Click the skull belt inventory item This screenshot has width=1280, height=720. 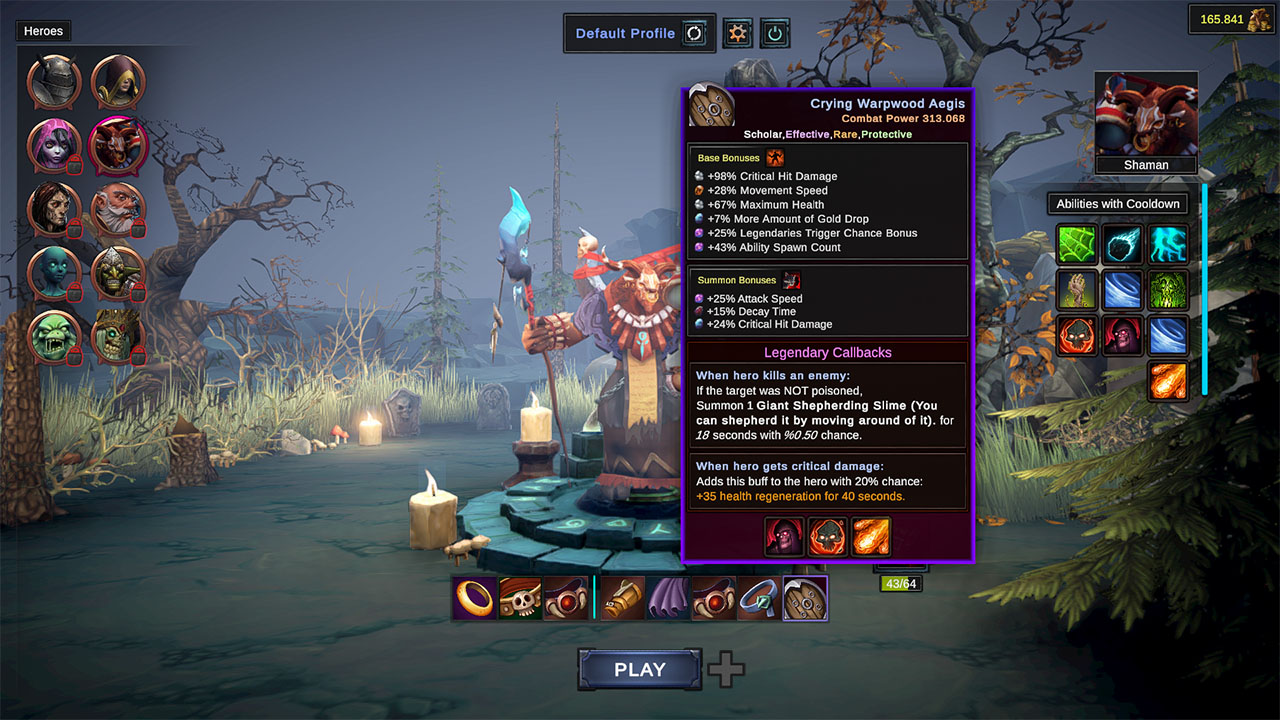(520, 598)
